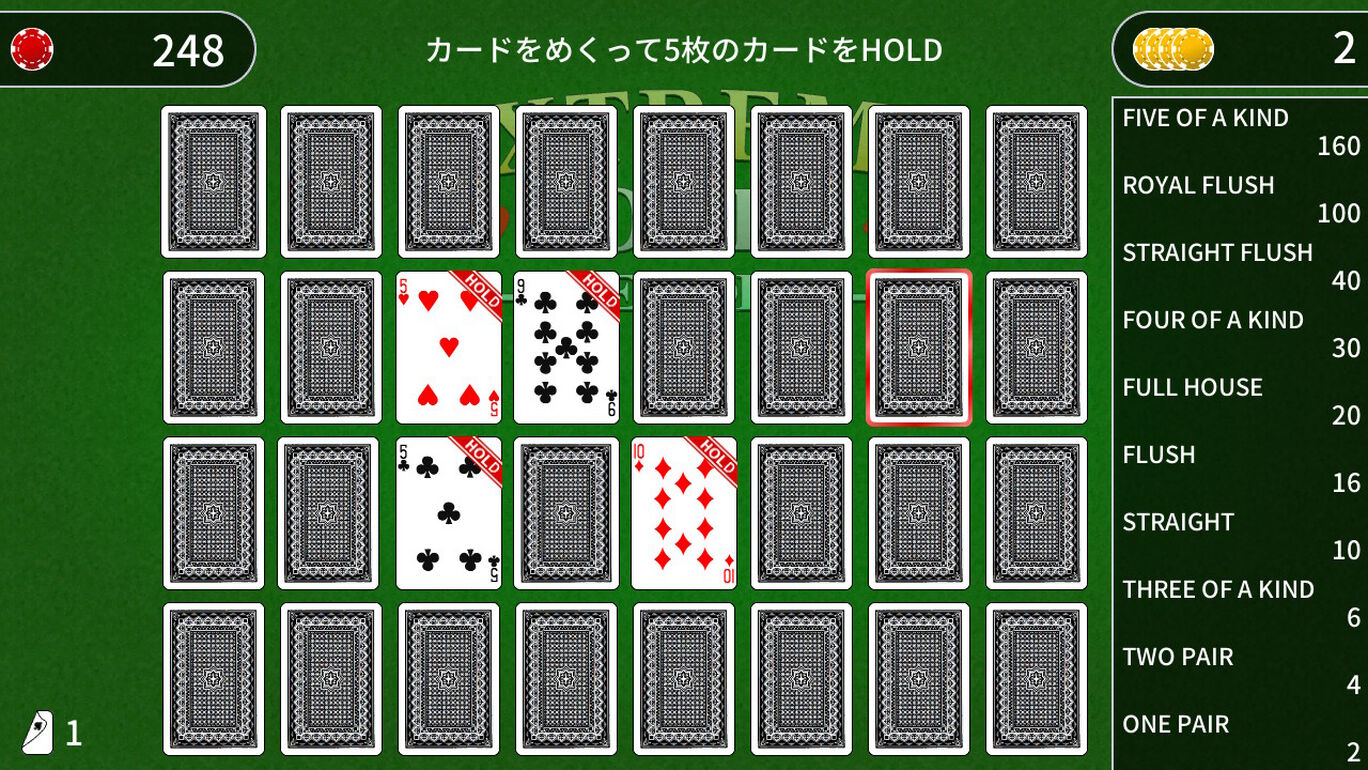
Task: Flip the face-down card in the top-left corner
Action: click(x=213, y=181)
